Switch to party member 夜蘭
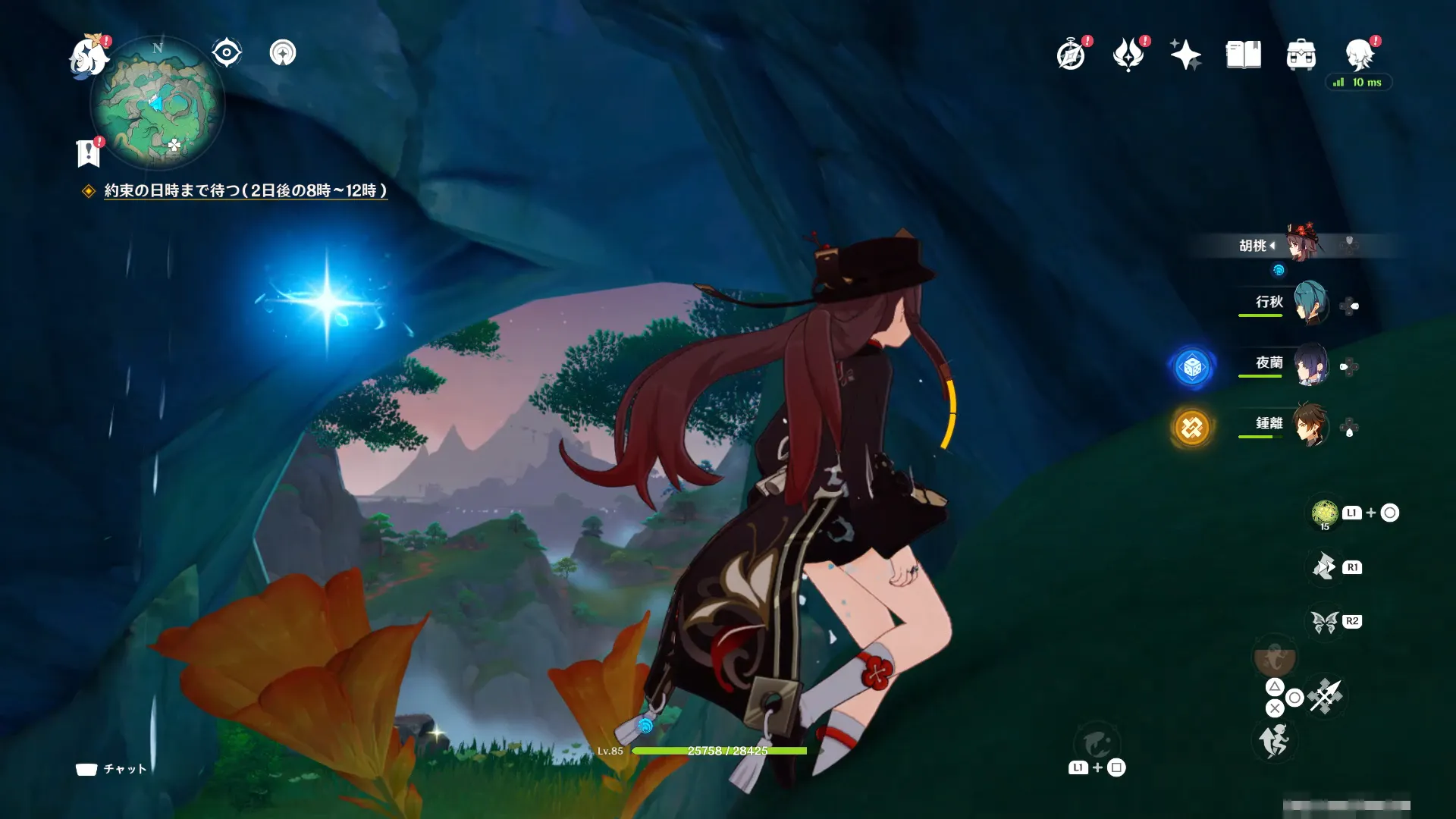Image resolution: width=1456 pixels, height=819 pixels. pyautogui.click(x=1309, y=364)
